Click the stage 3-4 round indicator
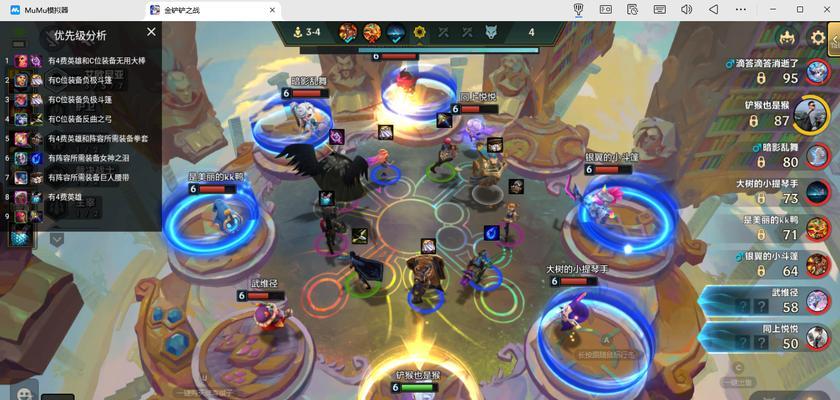 point(308,32)
